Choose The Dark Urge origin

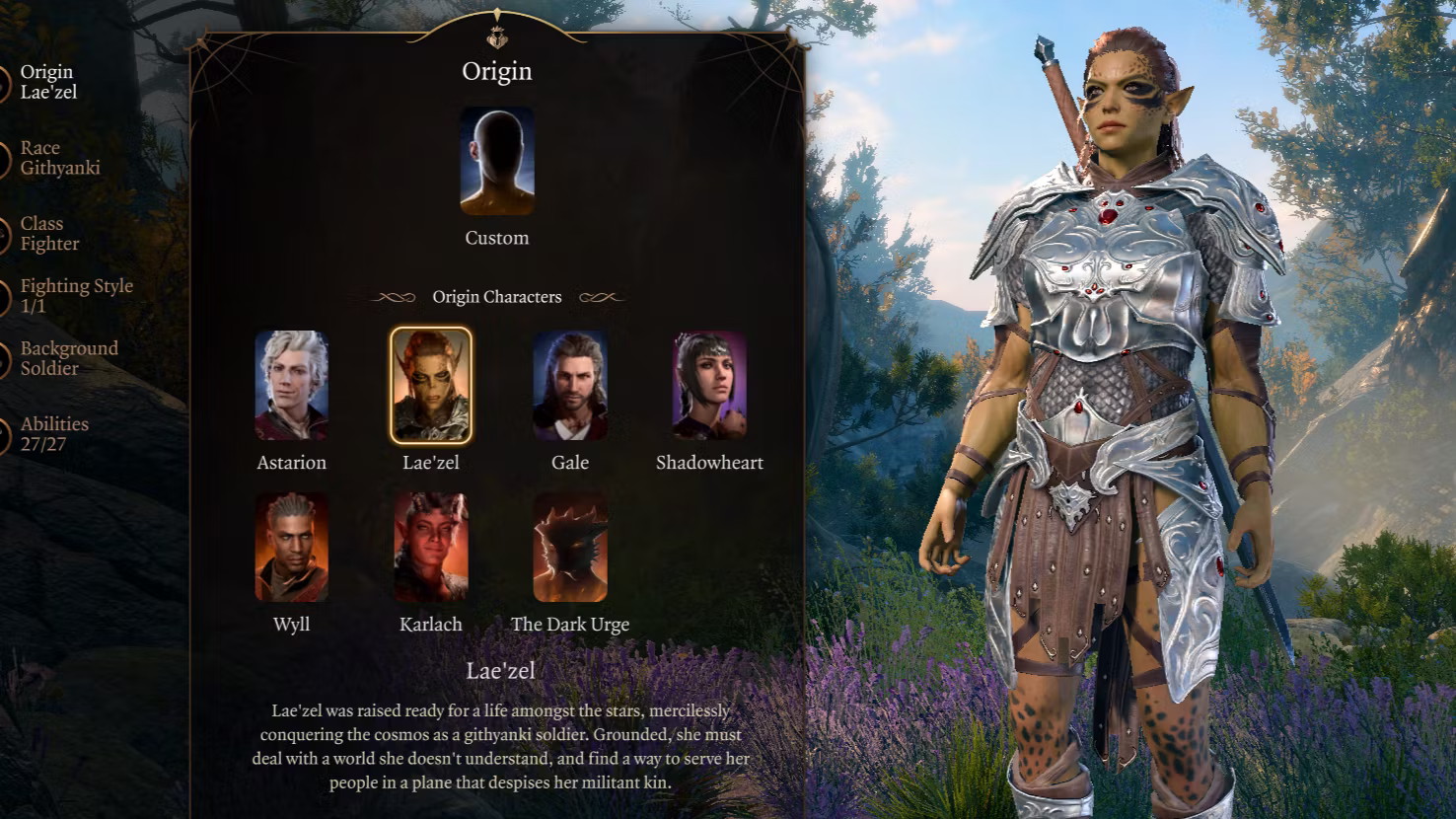(570, 548)
